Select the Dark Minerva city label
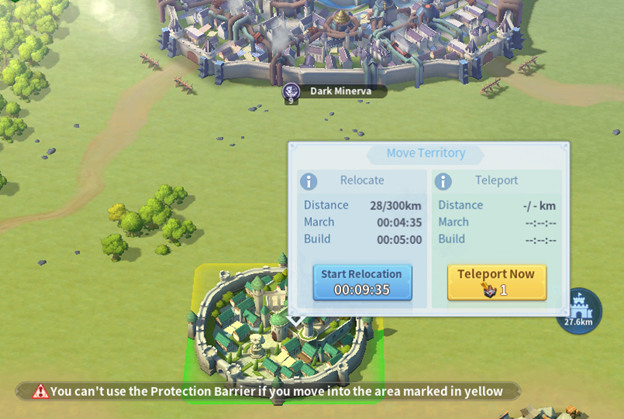 pos(336,91)
